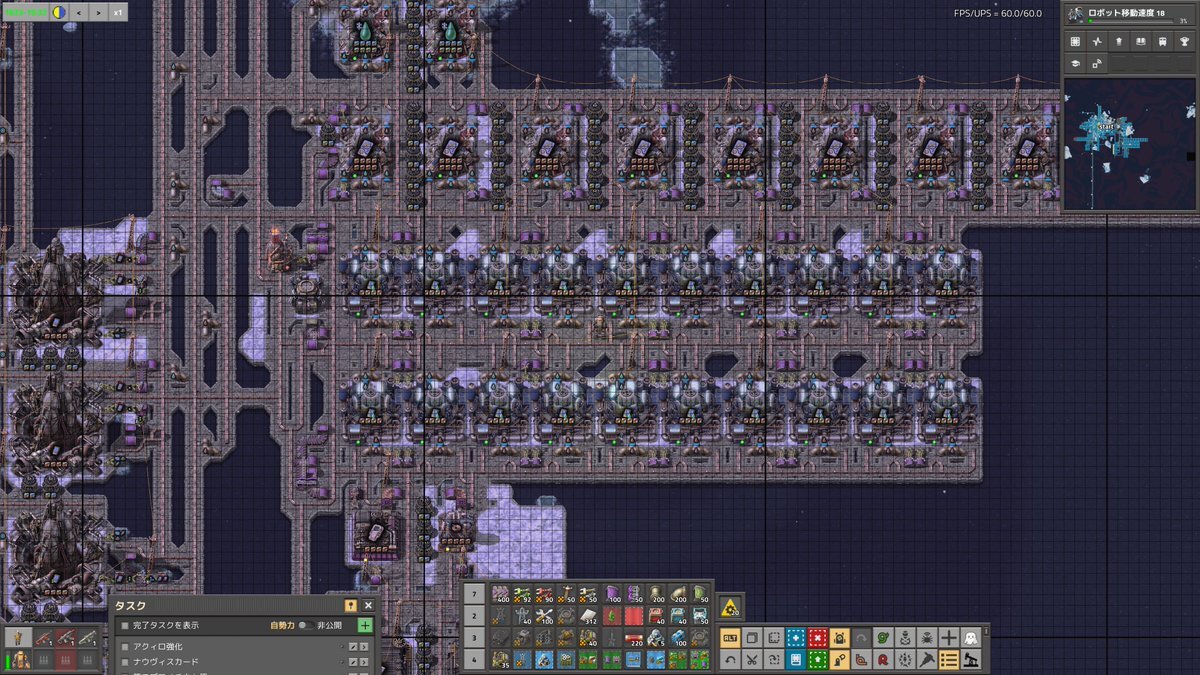The height and width of the screenshot is (675, 1200).
Task: Open the achievements trophy icon
Action: [x=1184, y=41]
